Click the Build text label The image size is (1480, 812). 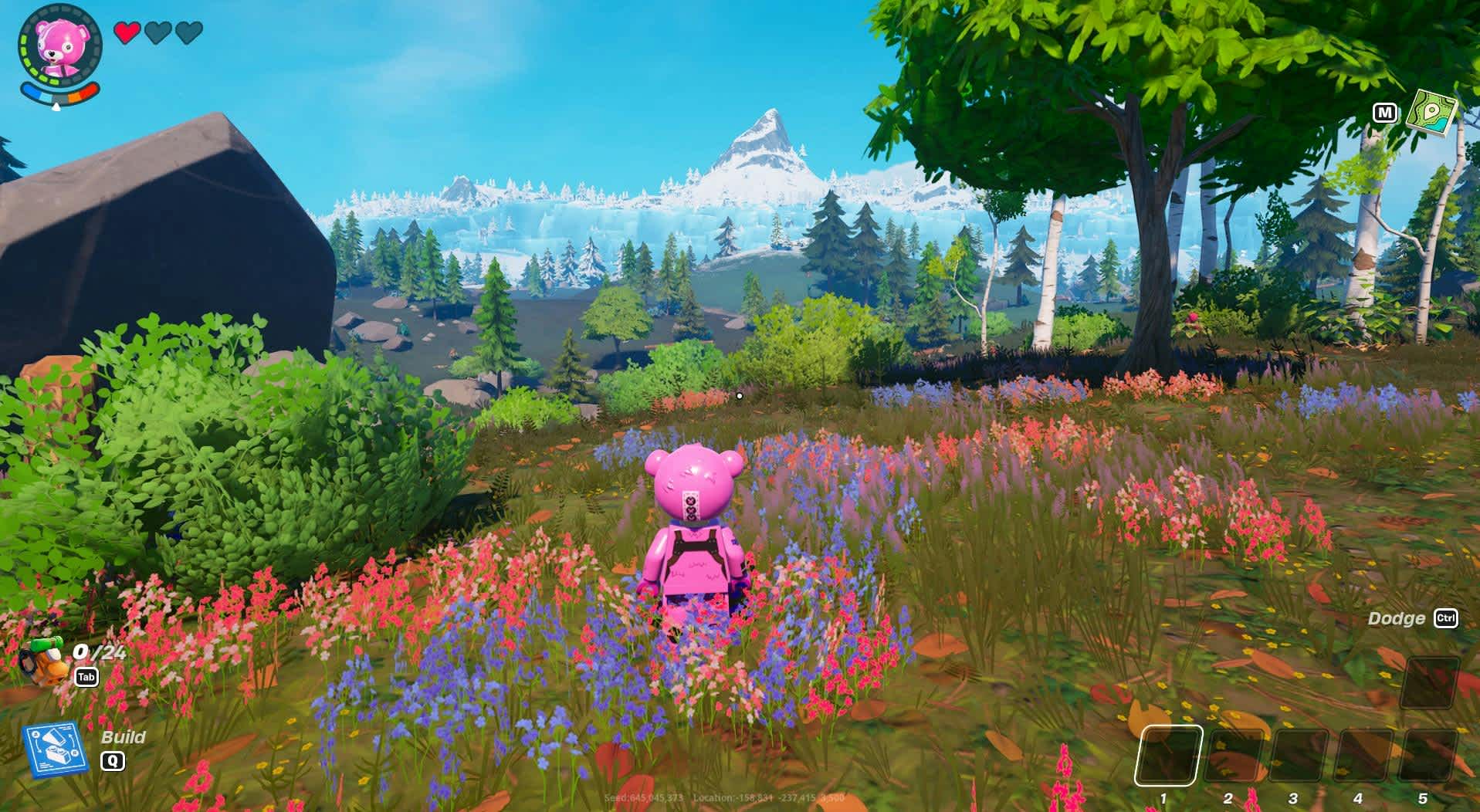point(124,737)
